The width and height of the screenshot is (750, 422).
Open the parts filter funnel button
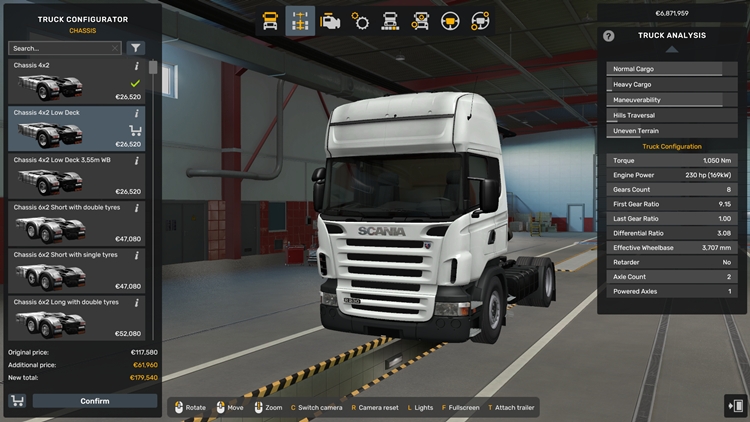(x=136, y=48)
